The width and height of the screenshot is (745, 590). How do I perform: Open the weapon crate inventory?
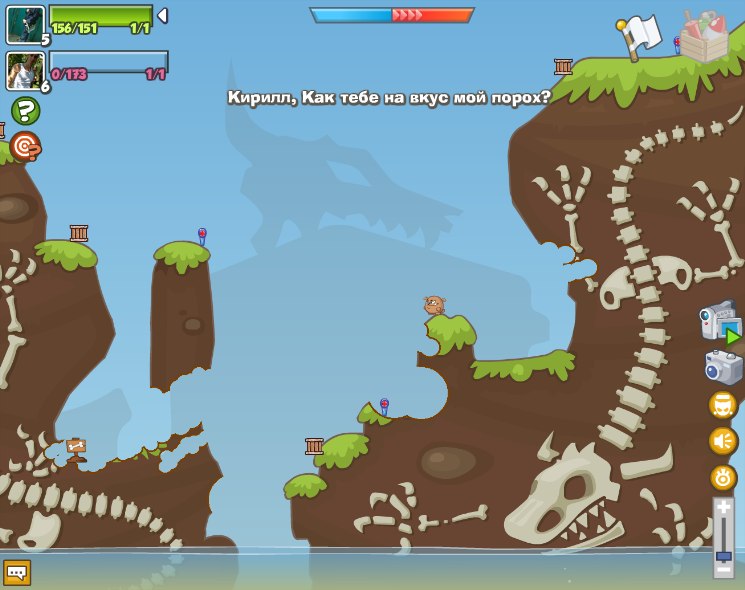tap(704, 37)
